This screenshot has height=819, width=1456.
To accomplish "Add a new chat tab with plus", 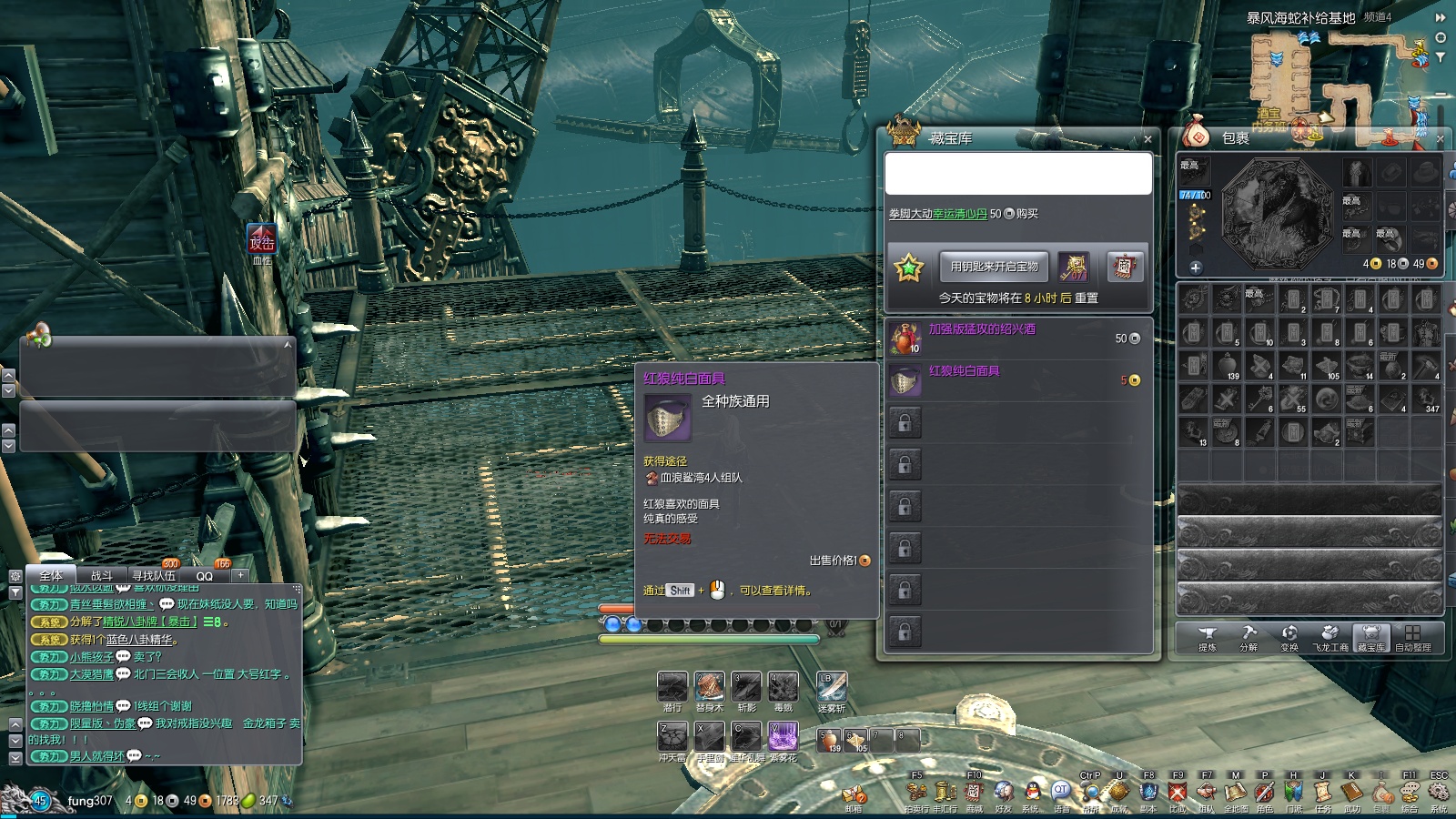I will [240, 575].
